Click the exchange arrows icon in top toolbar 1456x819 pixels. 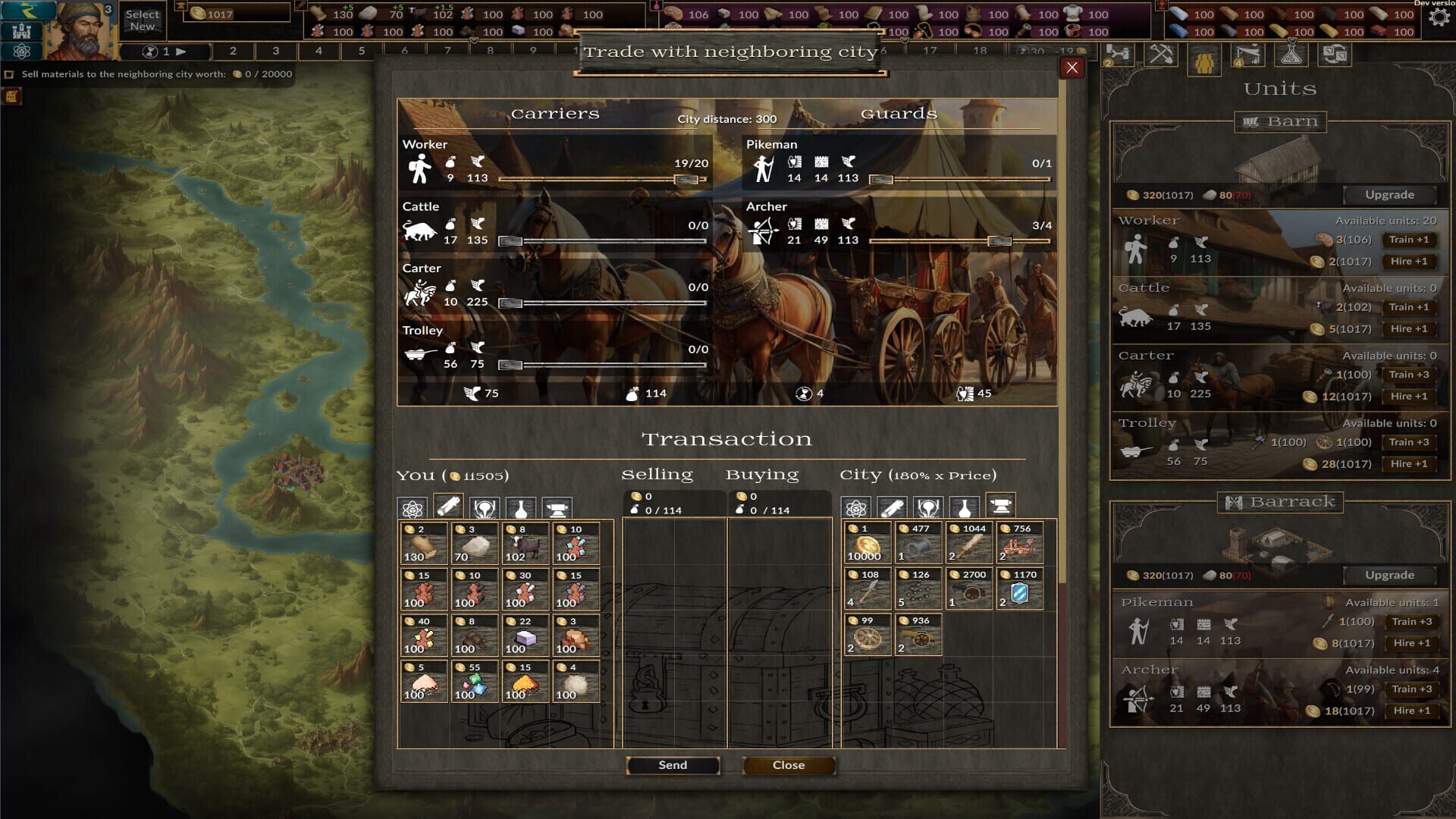[x=1335, y=55]
